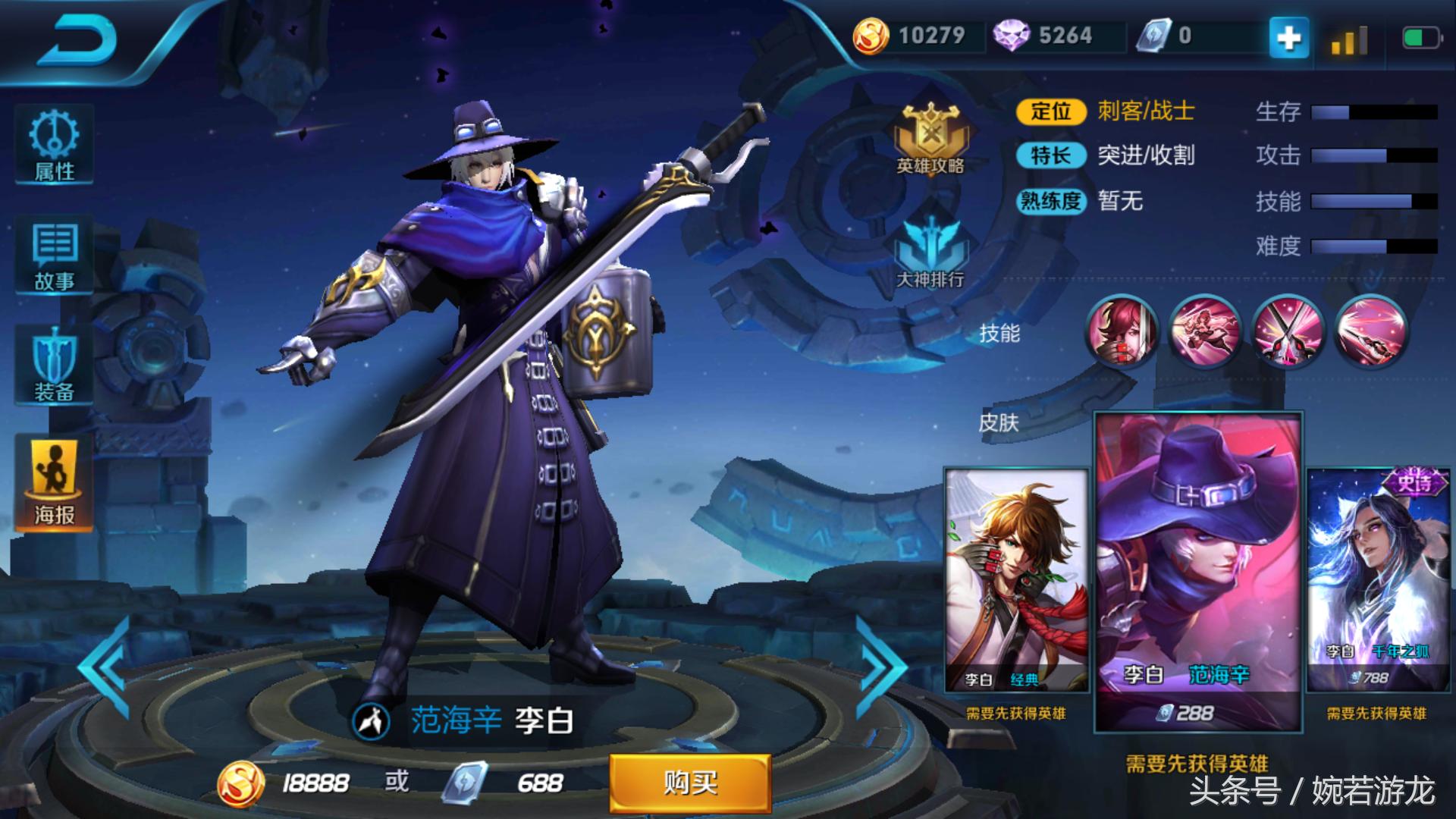
Task: View the red-haired hero passive skill icon
Action: 1122,331
